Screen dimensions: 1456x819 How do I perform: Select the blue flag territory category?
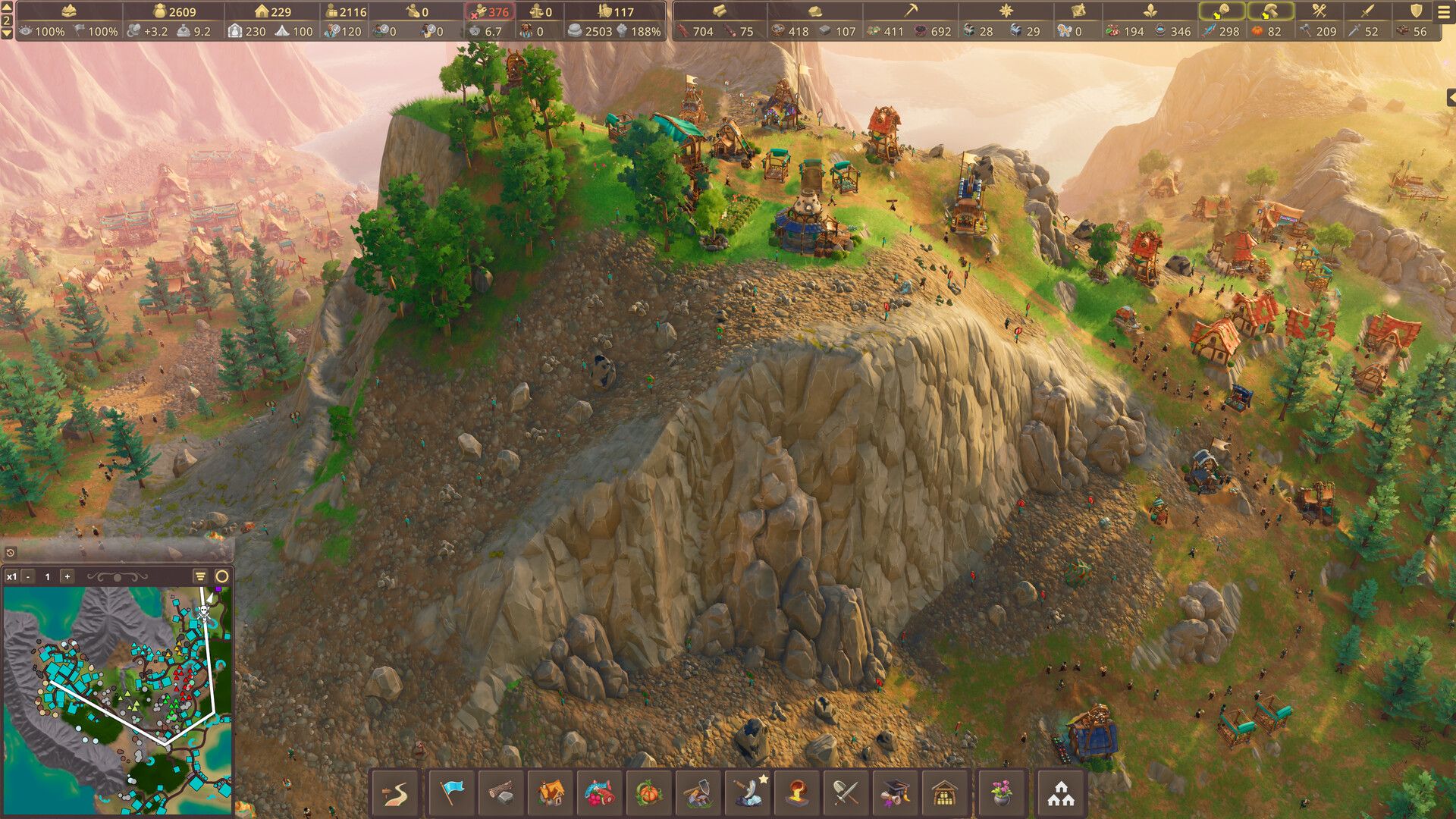click(x=452, y=793)
